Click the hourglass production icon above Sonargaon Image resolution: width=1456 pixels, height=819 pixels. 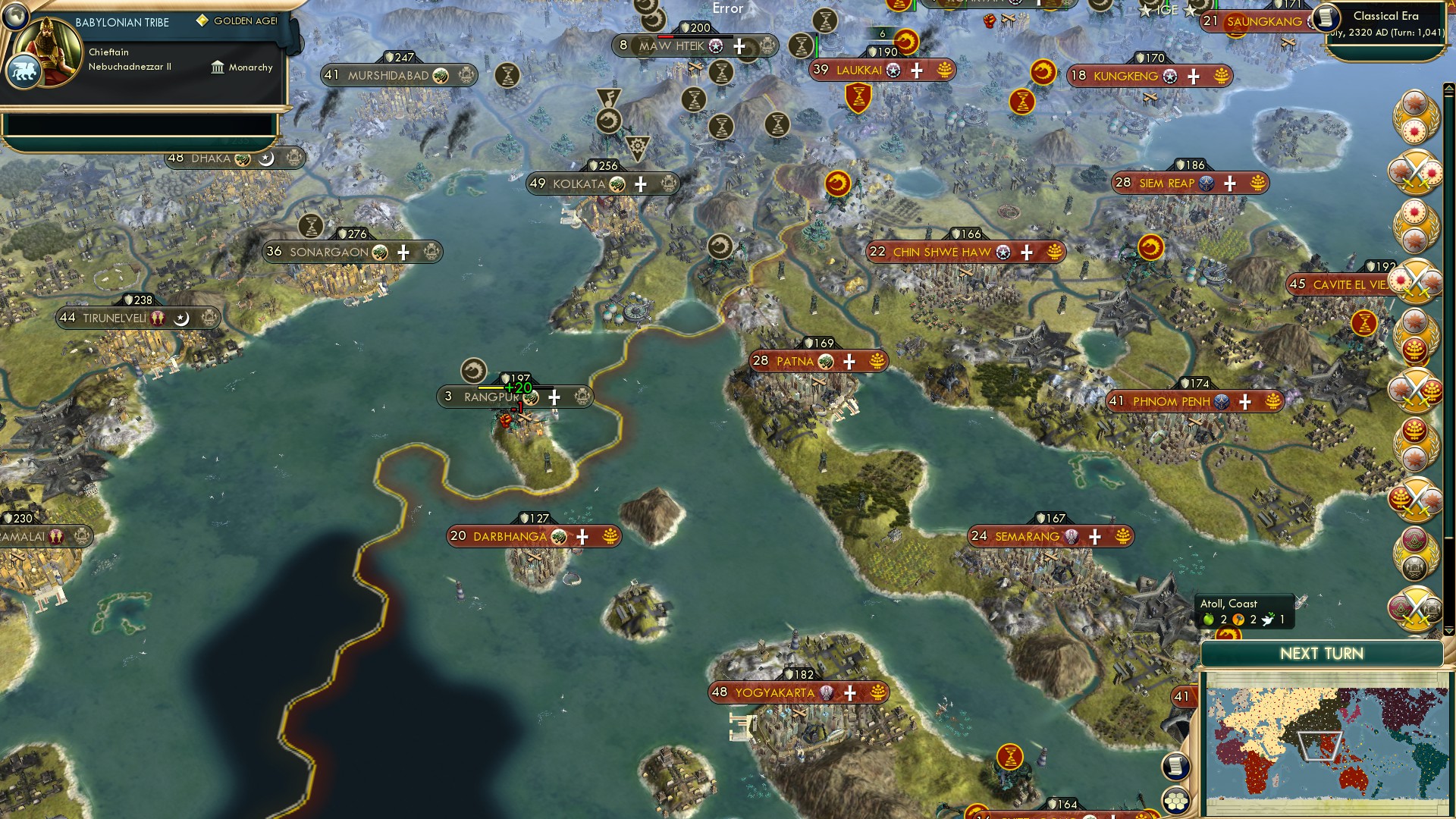pos(311,226)
